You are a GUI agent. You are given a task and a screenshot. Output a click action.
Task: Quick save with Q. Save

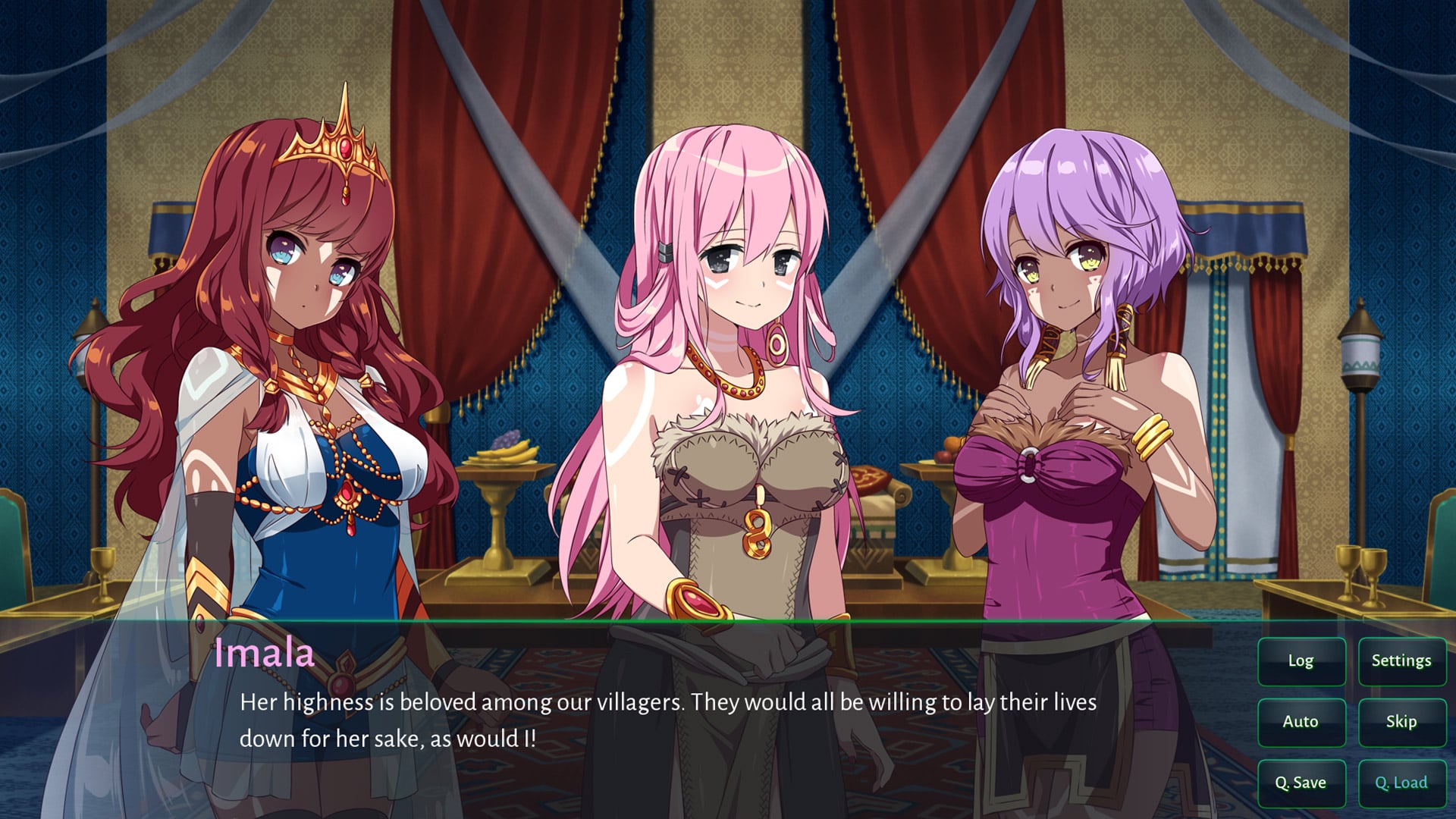click(1301, 783)
